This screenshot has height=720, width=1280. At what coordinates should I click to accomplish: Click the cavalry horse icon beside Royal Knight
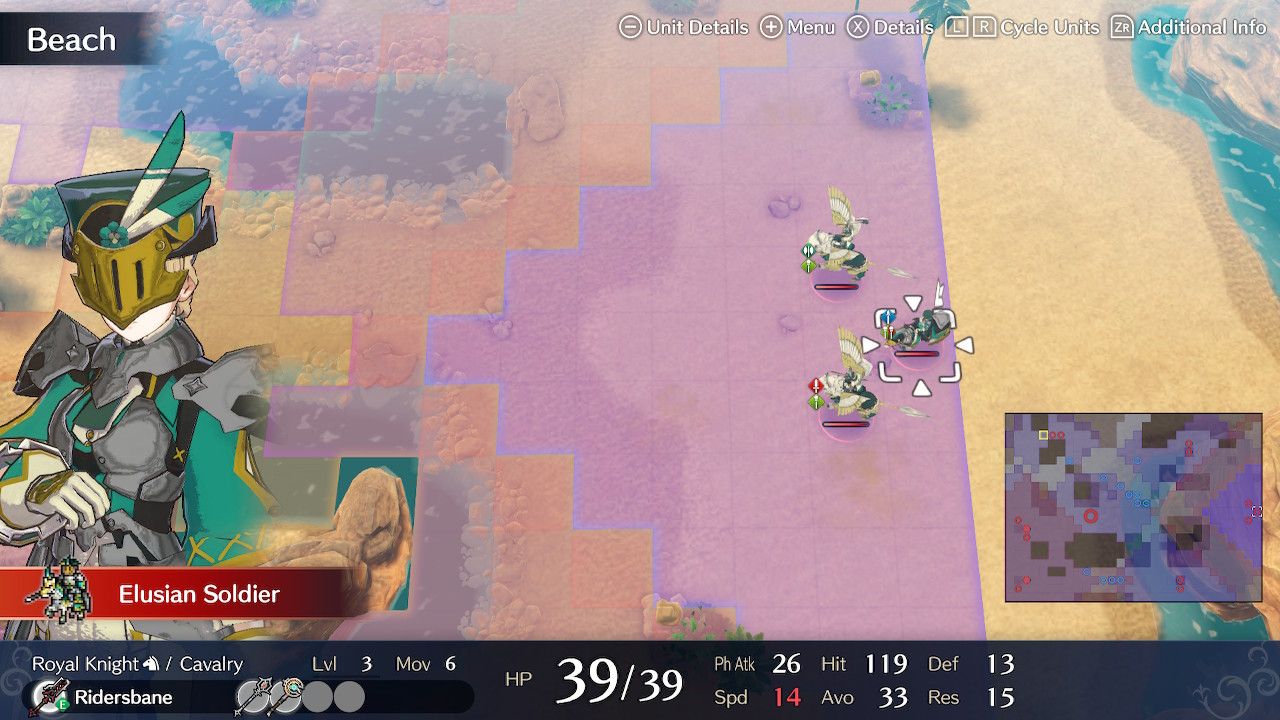[x=150, y=663]
